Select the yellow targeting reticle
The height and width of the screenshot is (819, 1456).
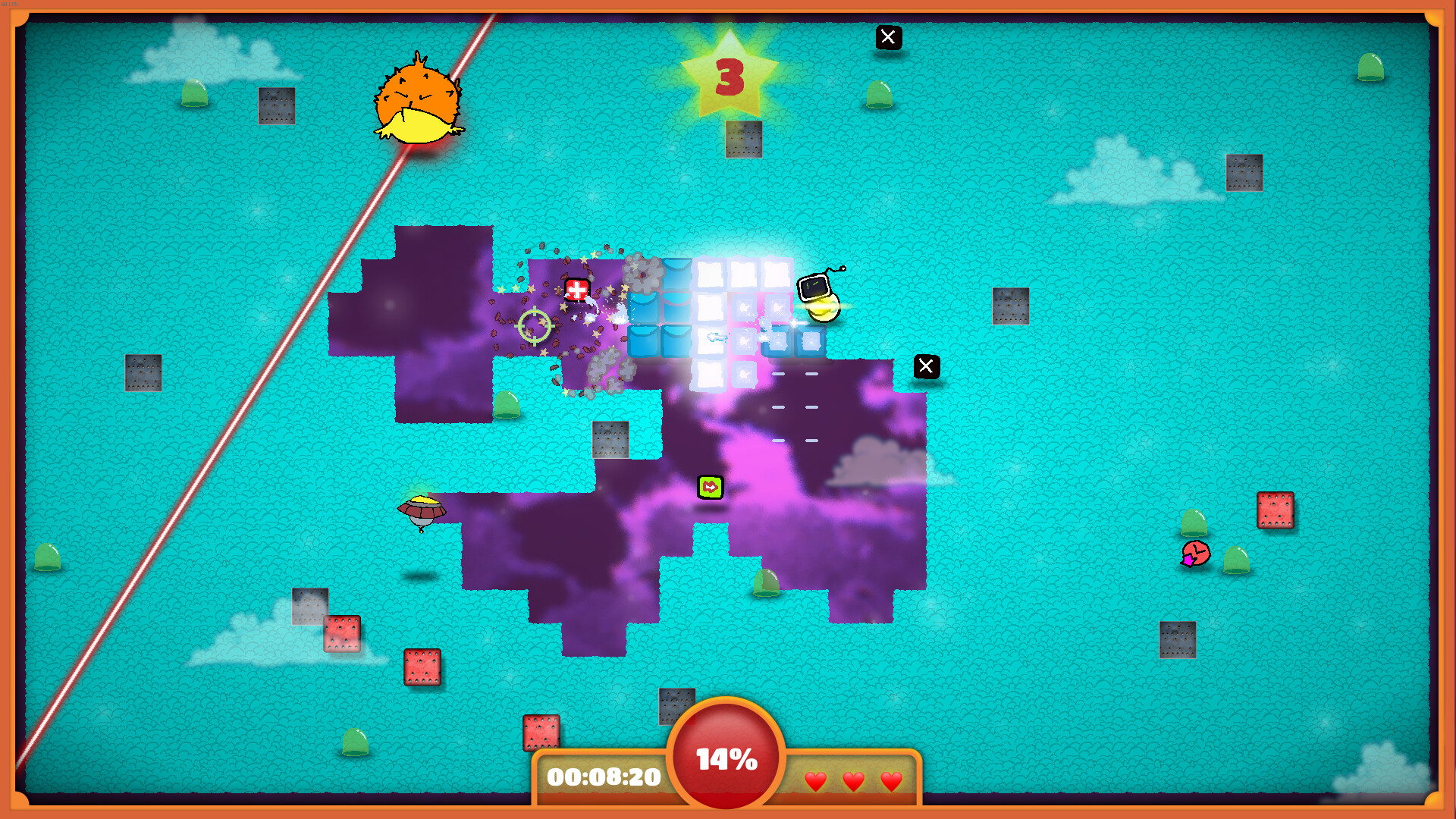tap(535, 325)
